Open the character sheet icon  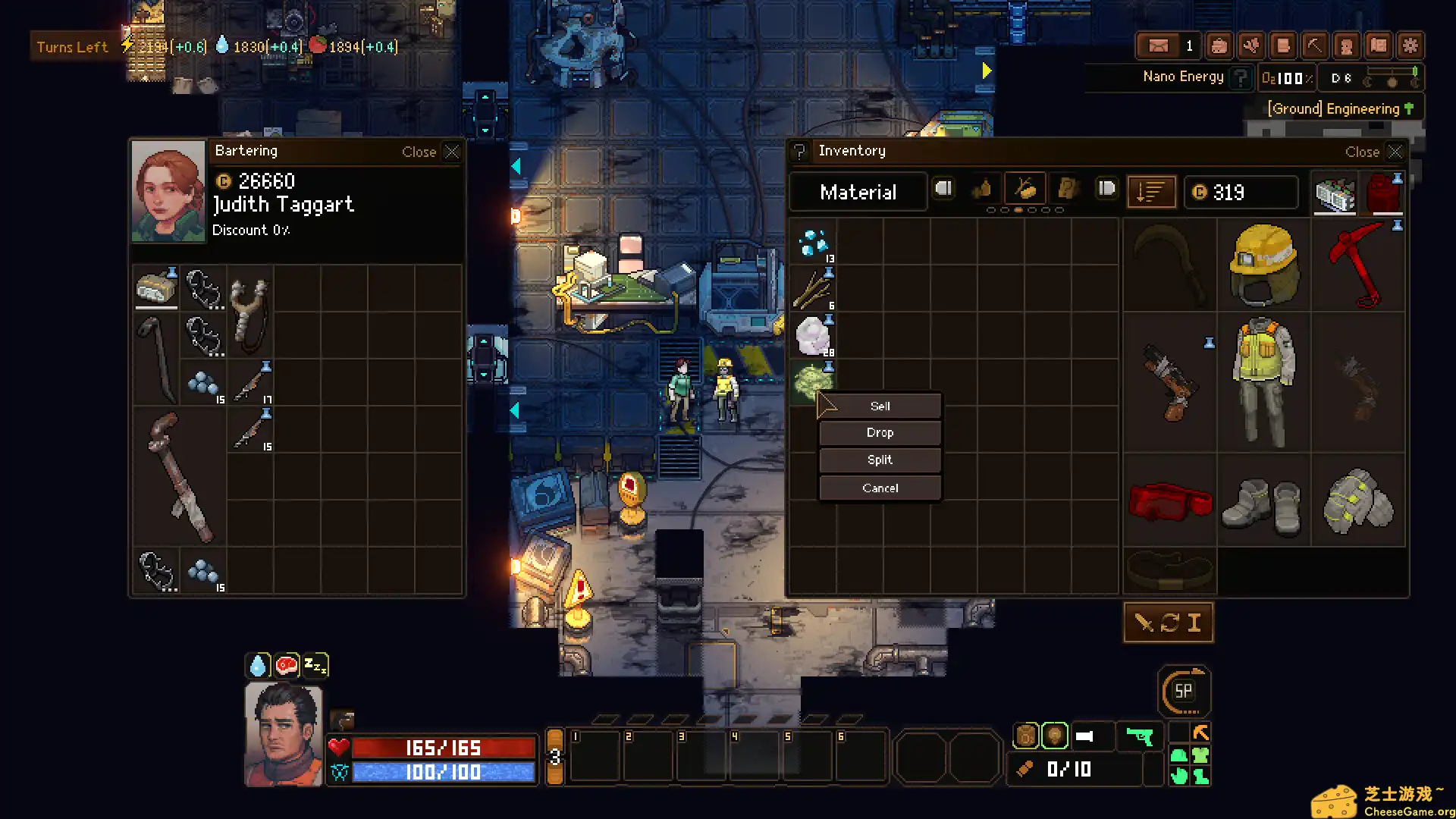pyautogui.click(x=1346, y=45)
